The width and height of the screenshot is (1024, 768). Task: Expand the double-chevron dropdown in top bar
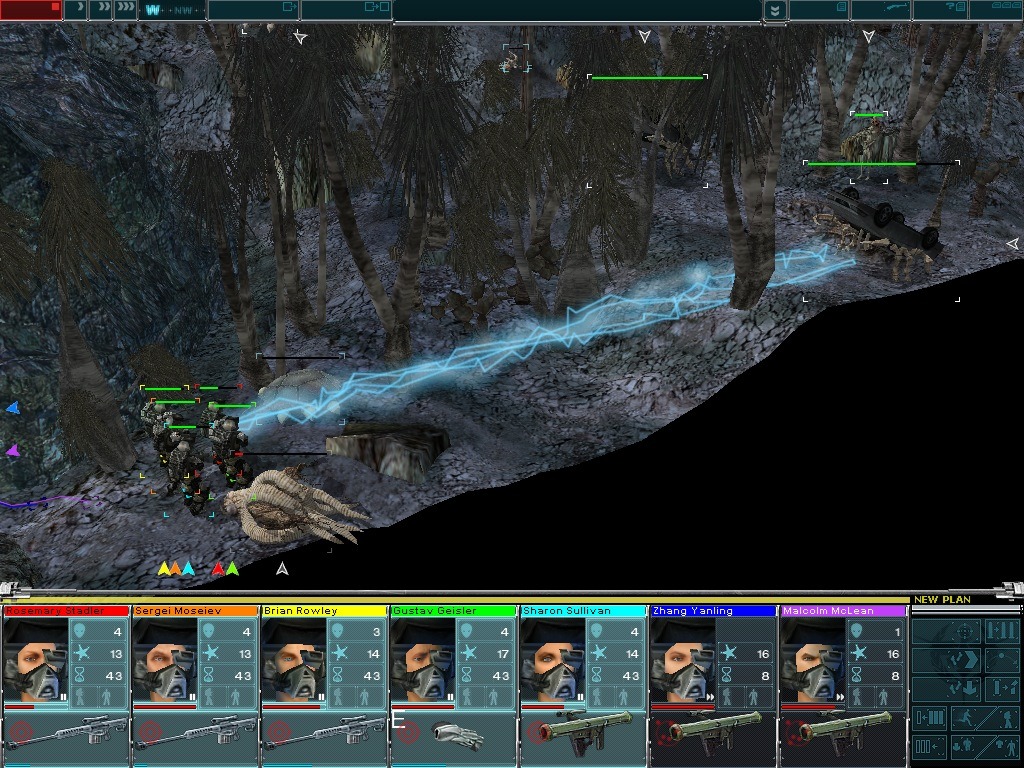[x=775, y=10]
